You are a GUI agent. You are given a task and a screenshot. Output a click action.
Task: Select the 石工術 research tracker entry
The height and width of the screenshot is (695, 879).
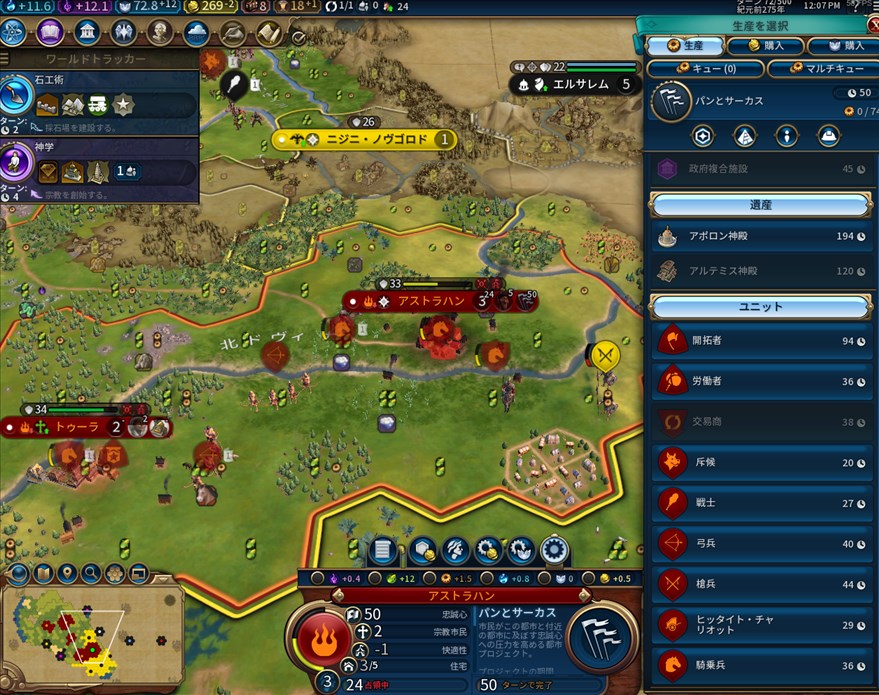pyautogui.click(x=100, y=99)
